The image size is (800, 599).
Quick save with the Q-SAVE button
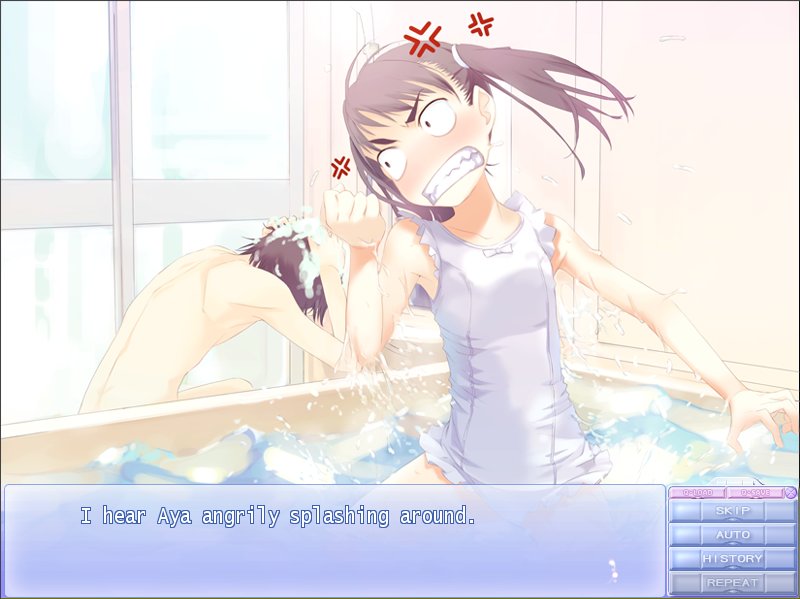click(x=754, y=492)
